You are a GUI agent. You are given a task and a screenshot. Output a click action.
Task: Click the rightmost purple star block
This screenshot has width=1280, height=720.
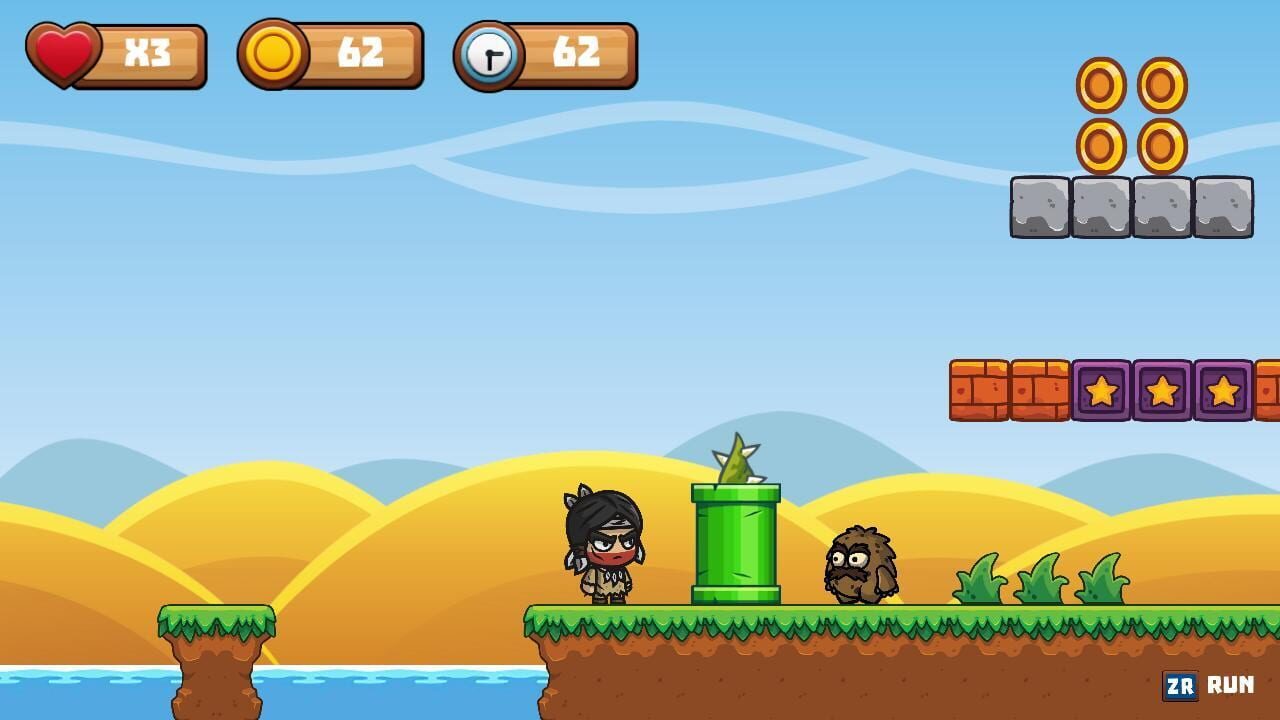[x=1222, y=392]
